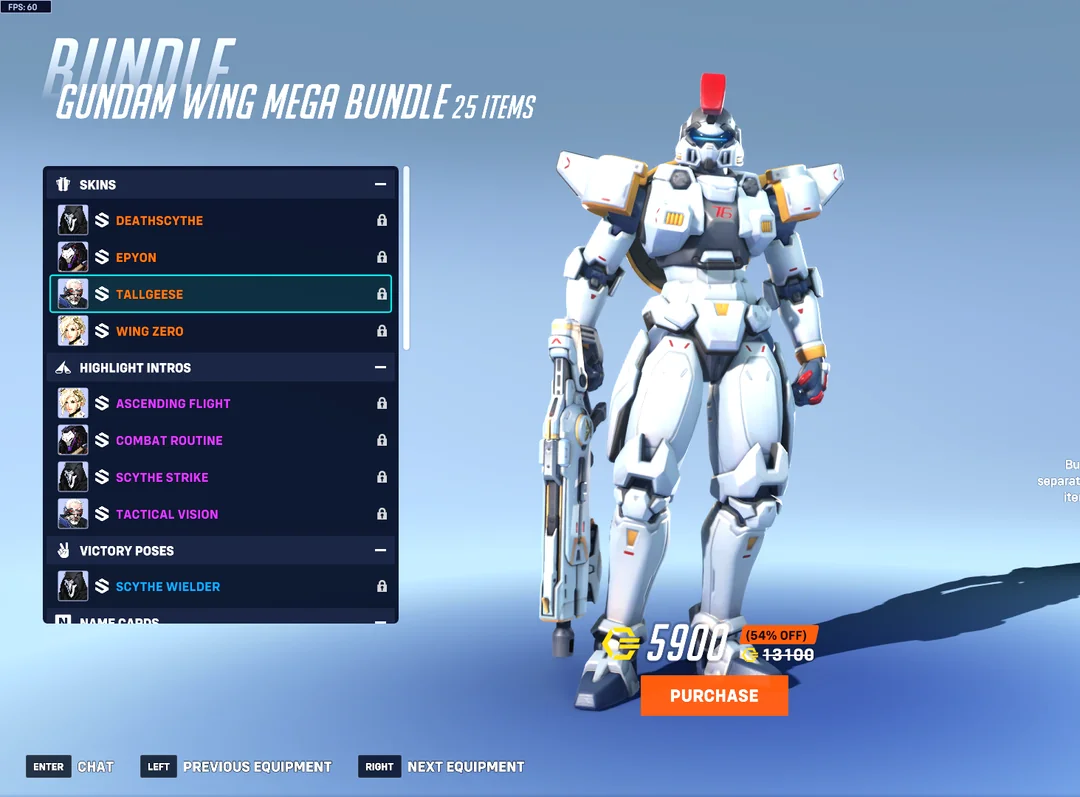Screen dimensions: 1080x797
Task: Show the Ascending Flight highlight intro
Action: click(x=220, y=404)
